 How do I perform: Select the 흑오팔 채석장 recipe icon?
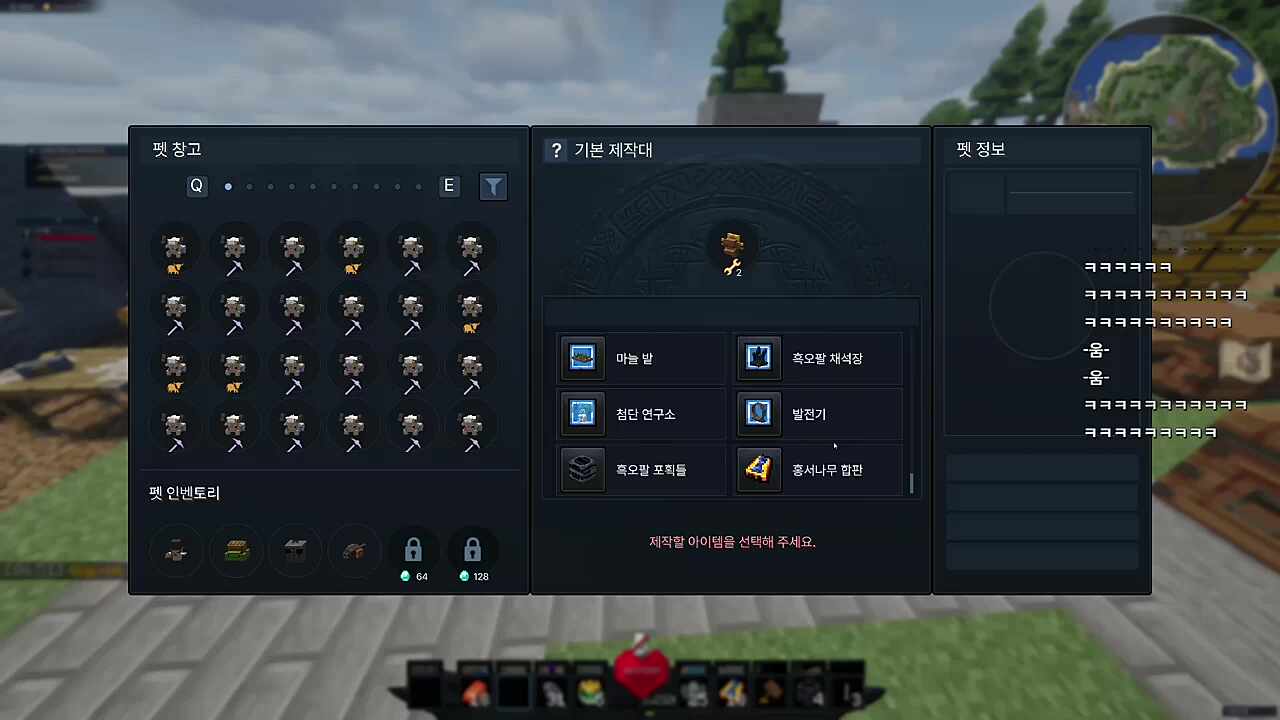pos(759,358)
